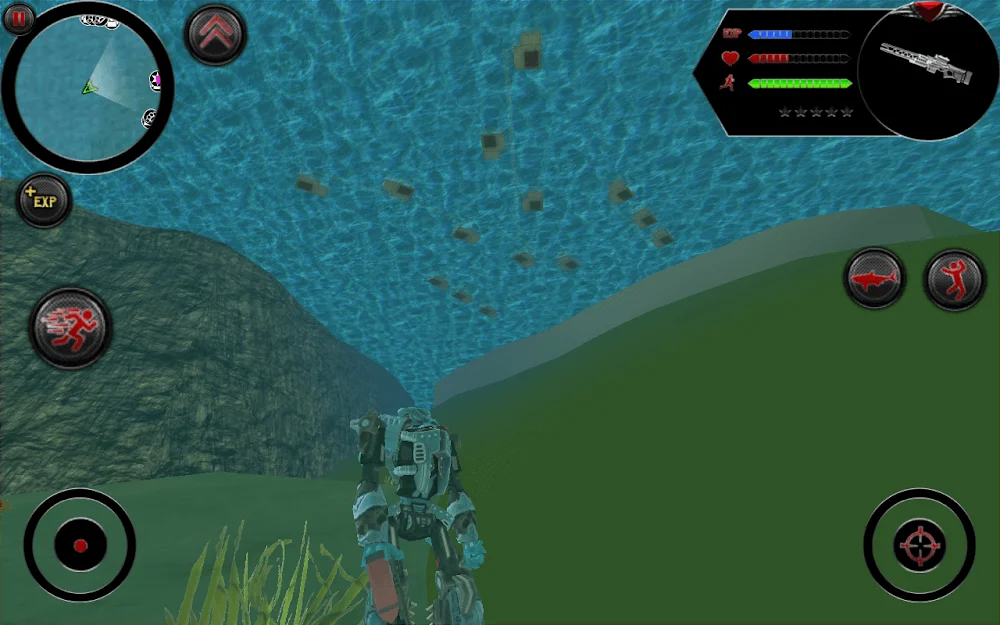Screen dimensions: 1000x625
Task: Open the +EXP bonus button
Action: click(x=44, y=200)
